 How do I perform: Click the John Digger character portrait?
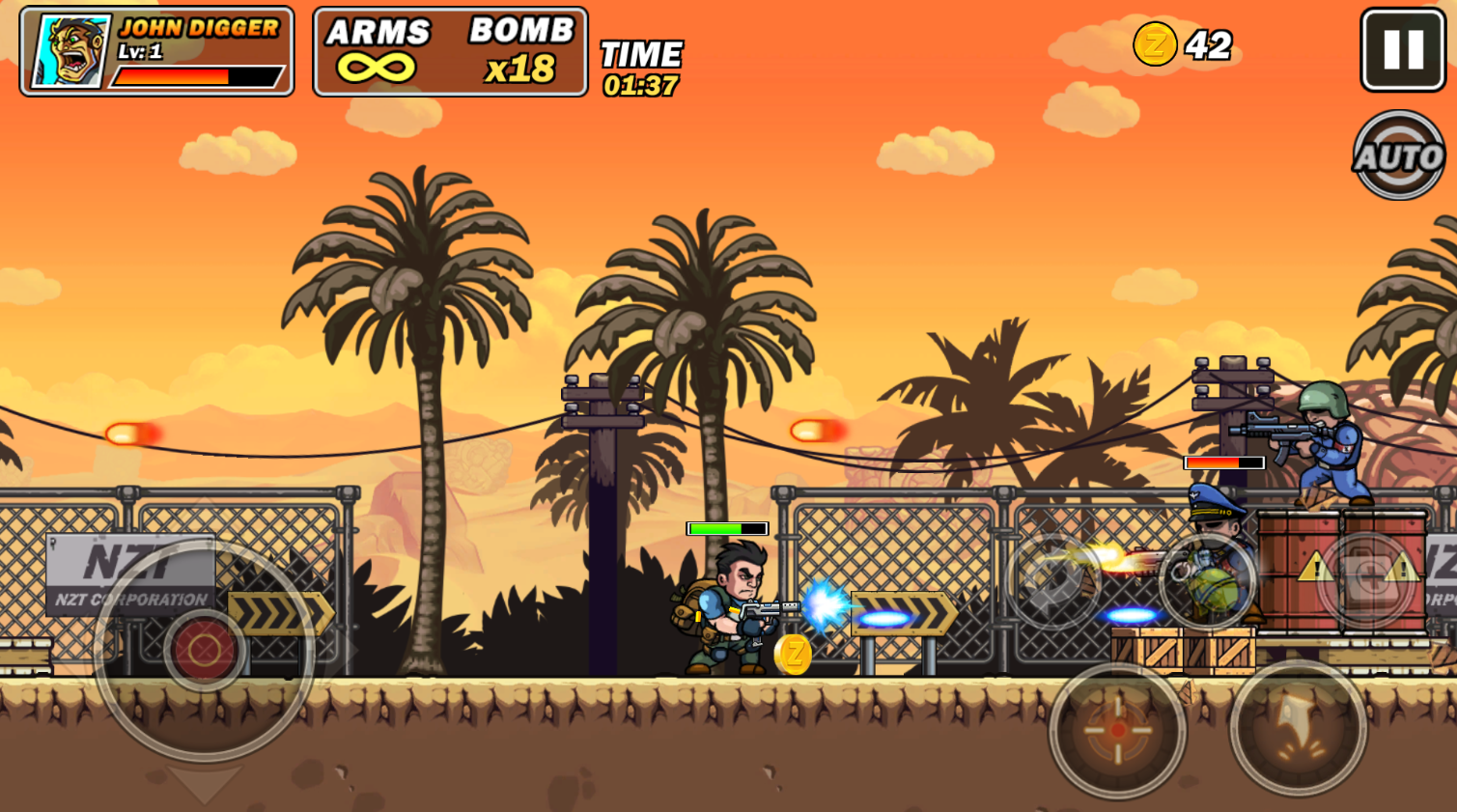pyautogui.click(x=71, y=52)
